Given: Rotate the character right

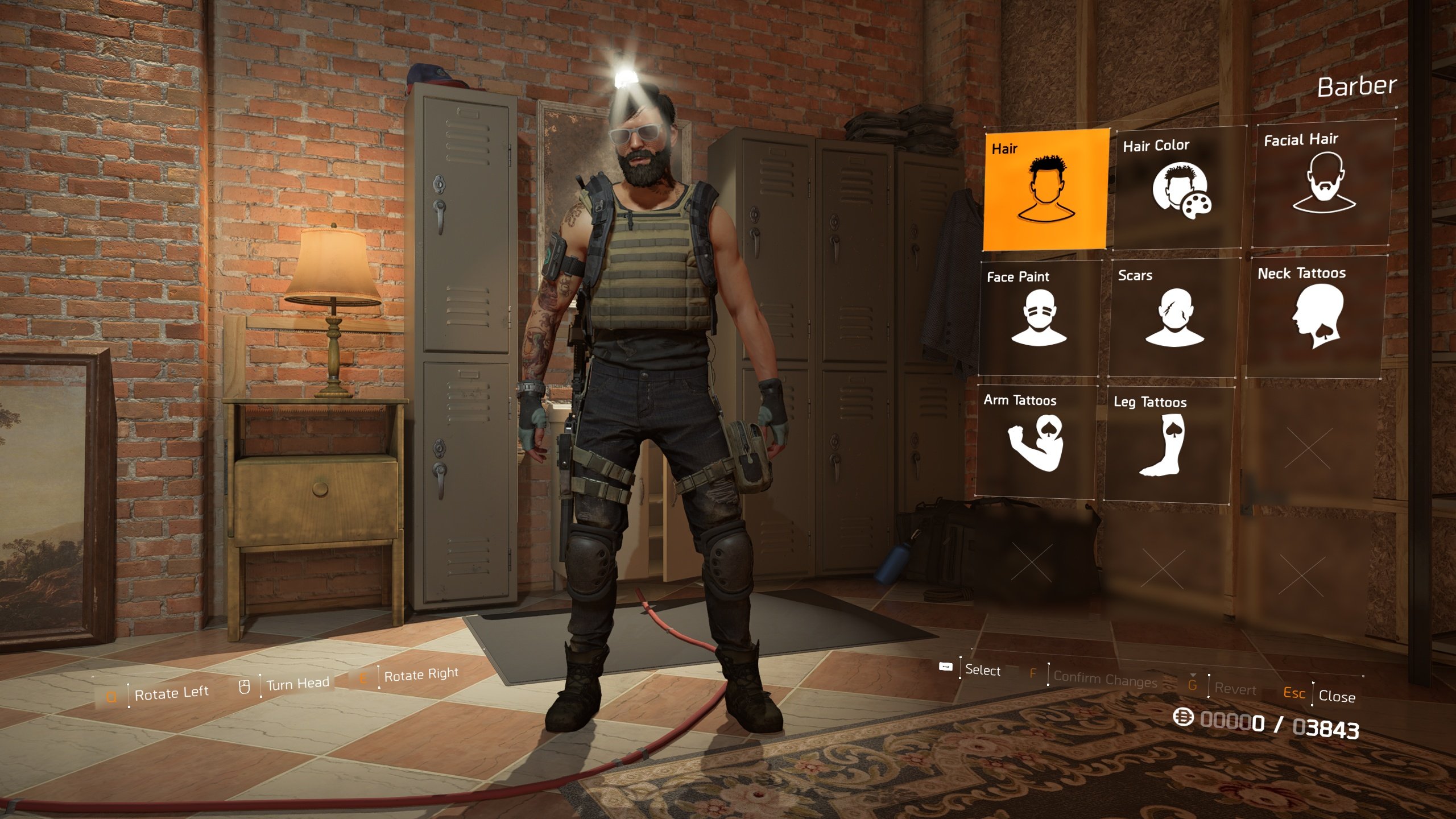Looking at the screenshot, I should click(420, 675).
